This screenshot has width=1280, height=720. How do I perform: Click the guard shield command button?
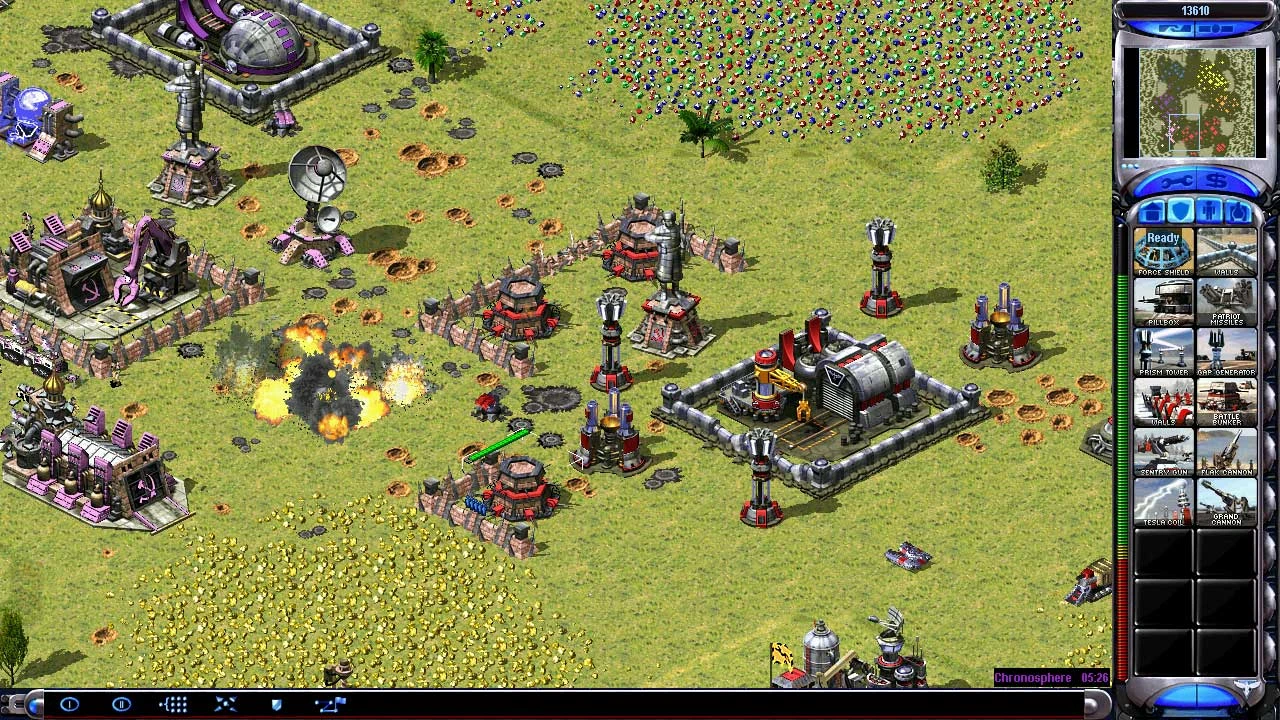tap(277, 705)
